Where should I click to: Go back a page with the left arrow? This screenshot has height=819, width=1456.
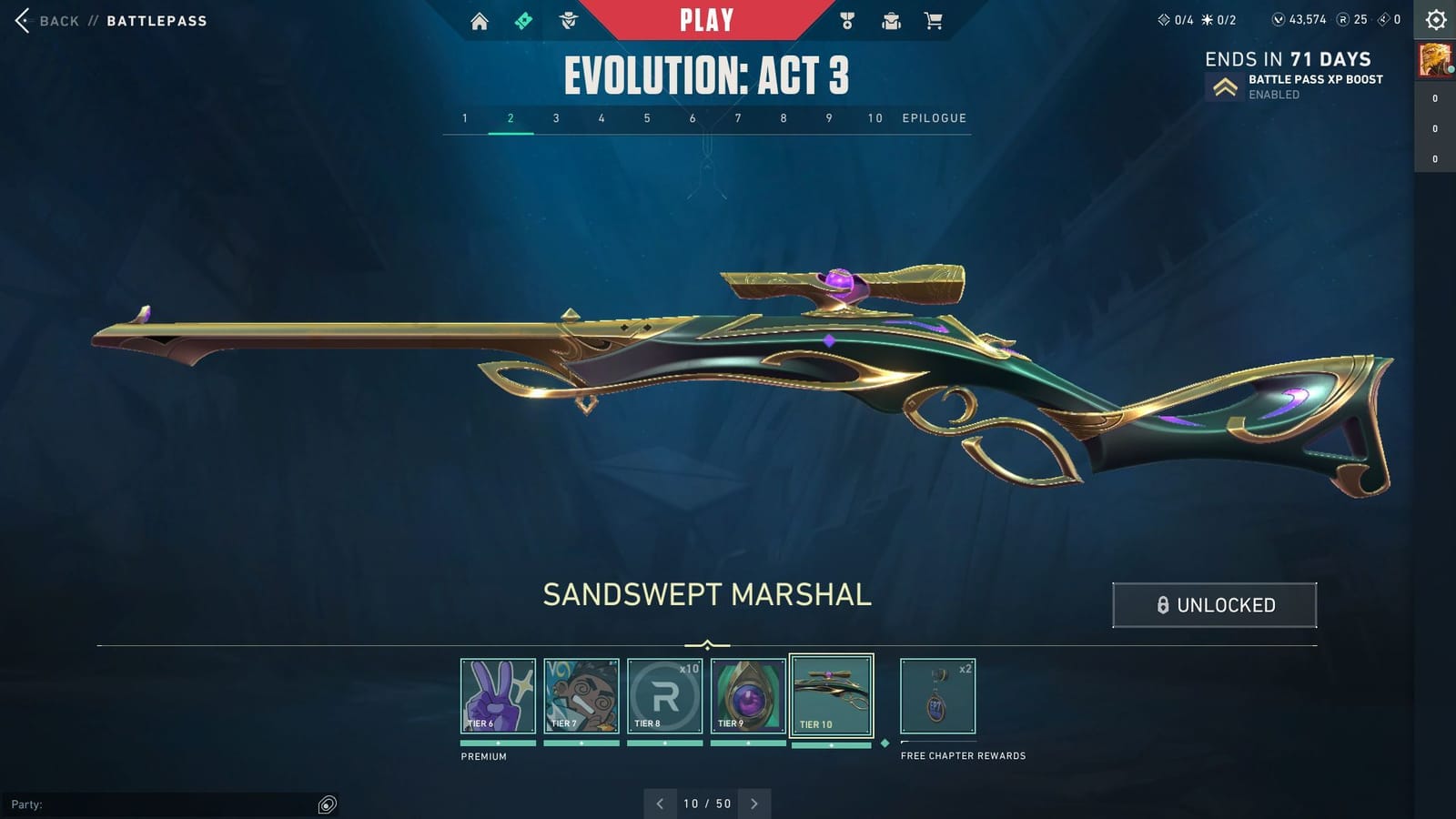[660, 804]
